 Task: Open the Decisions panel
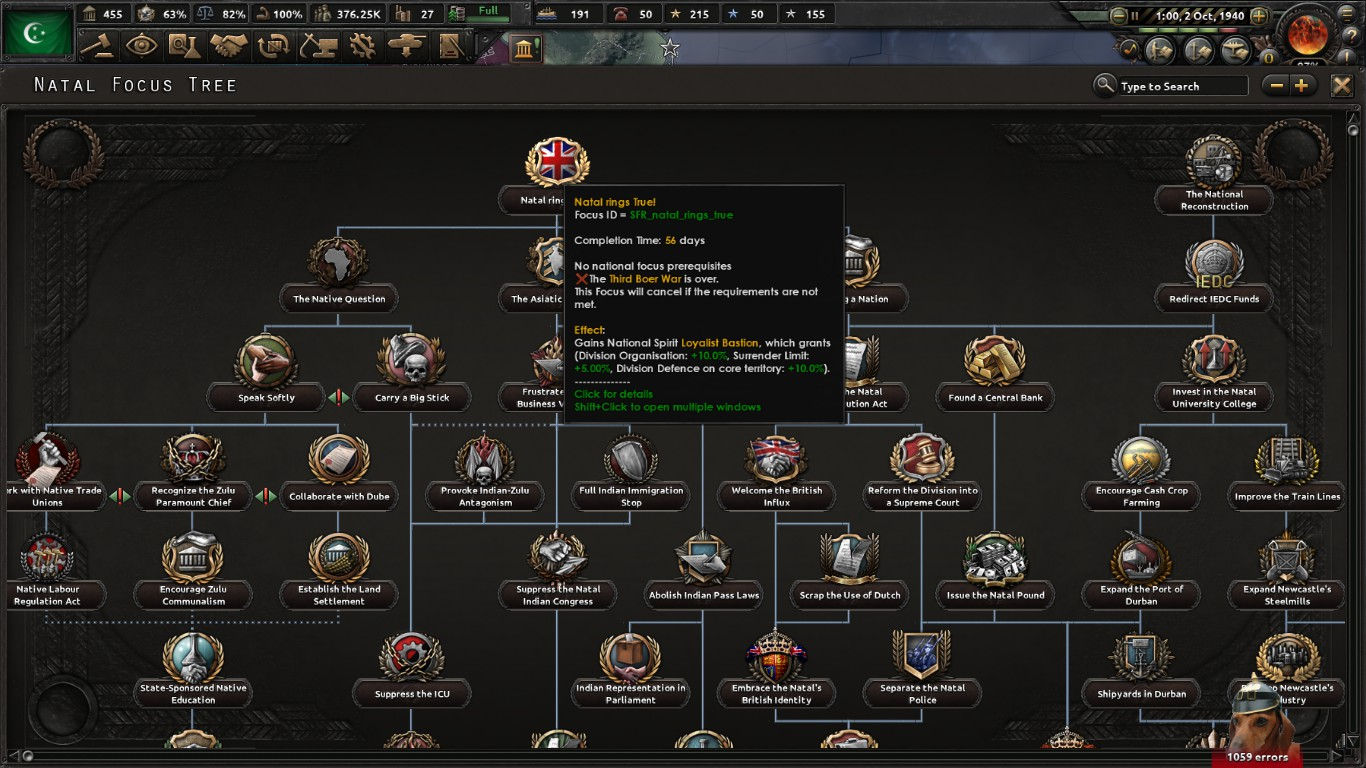[97, 46]
